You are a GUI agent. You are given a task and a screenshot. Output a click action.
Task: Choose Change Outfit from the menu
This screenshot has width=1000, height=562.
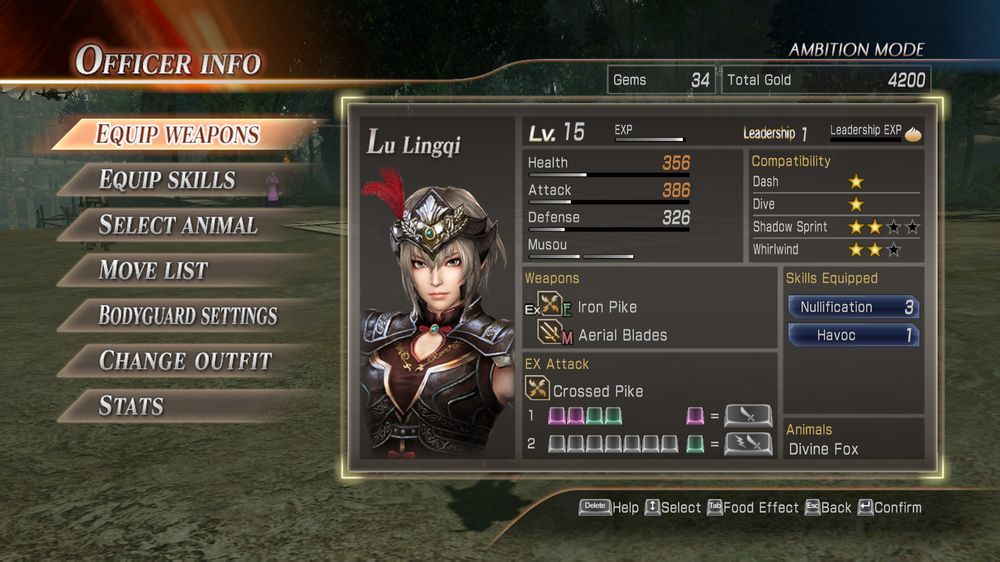tap(185, 361)
